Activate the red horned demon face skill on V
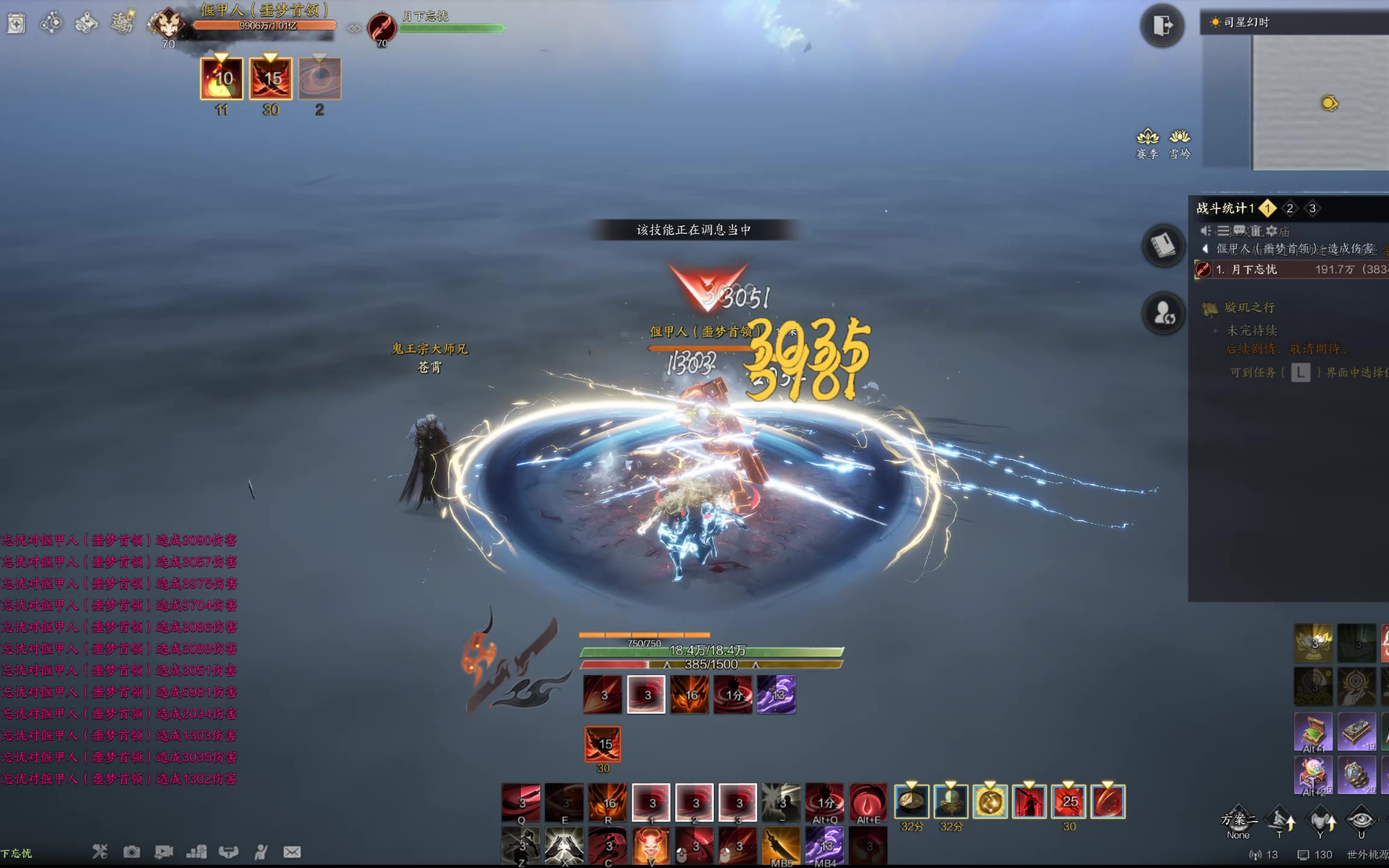 (x=651, y=845)
